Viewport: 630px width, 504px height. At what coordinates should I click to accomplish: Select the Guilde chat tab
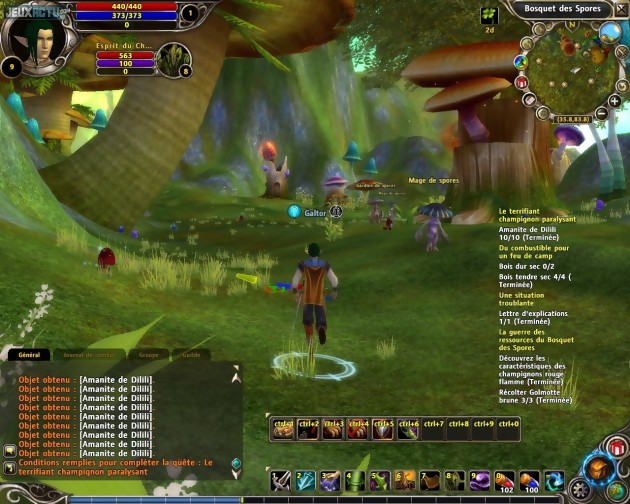click(x=191, y=355)
